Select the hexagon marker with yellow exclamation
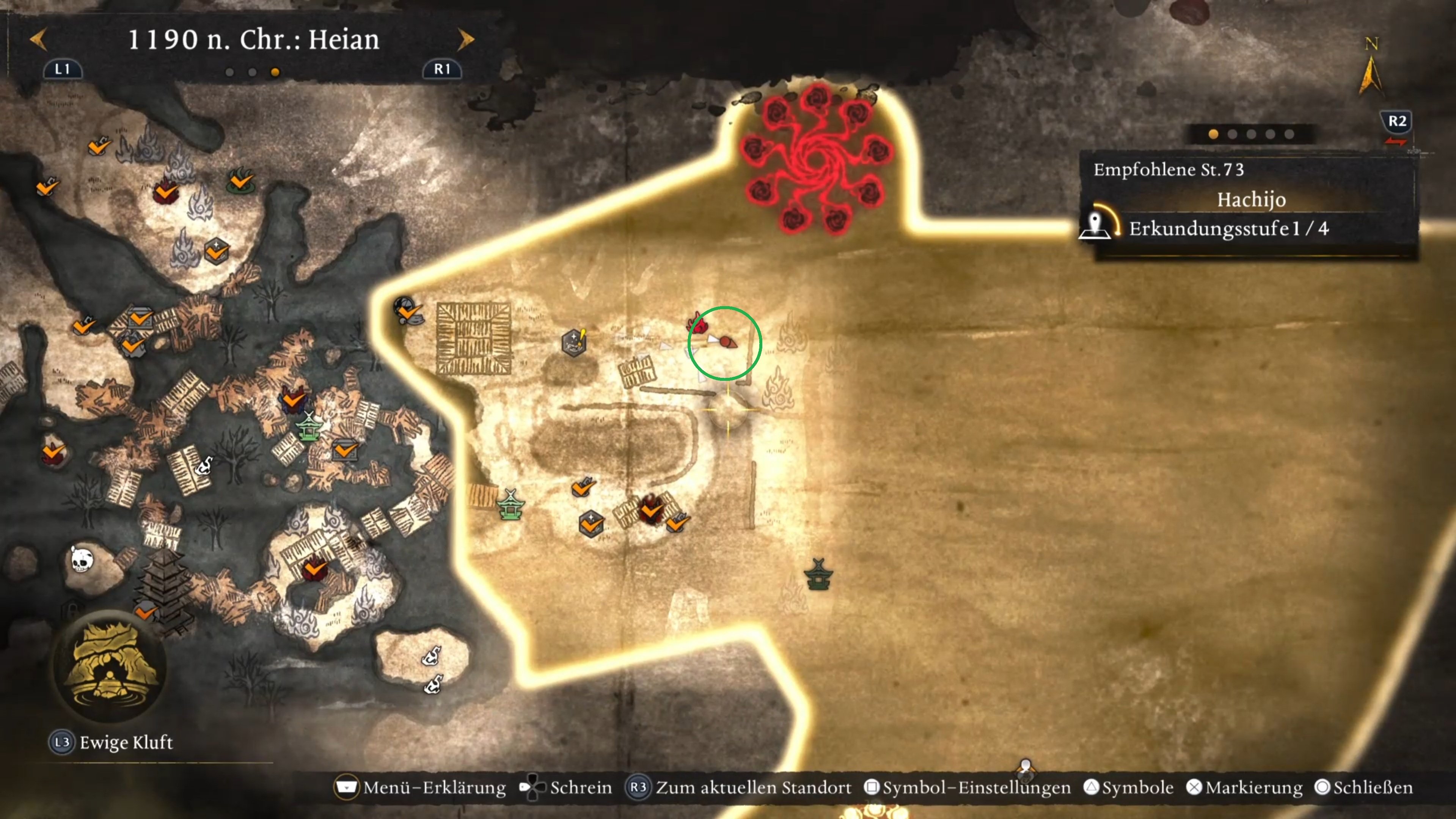This screenshot has width=1456, height=819. (574, 342)
